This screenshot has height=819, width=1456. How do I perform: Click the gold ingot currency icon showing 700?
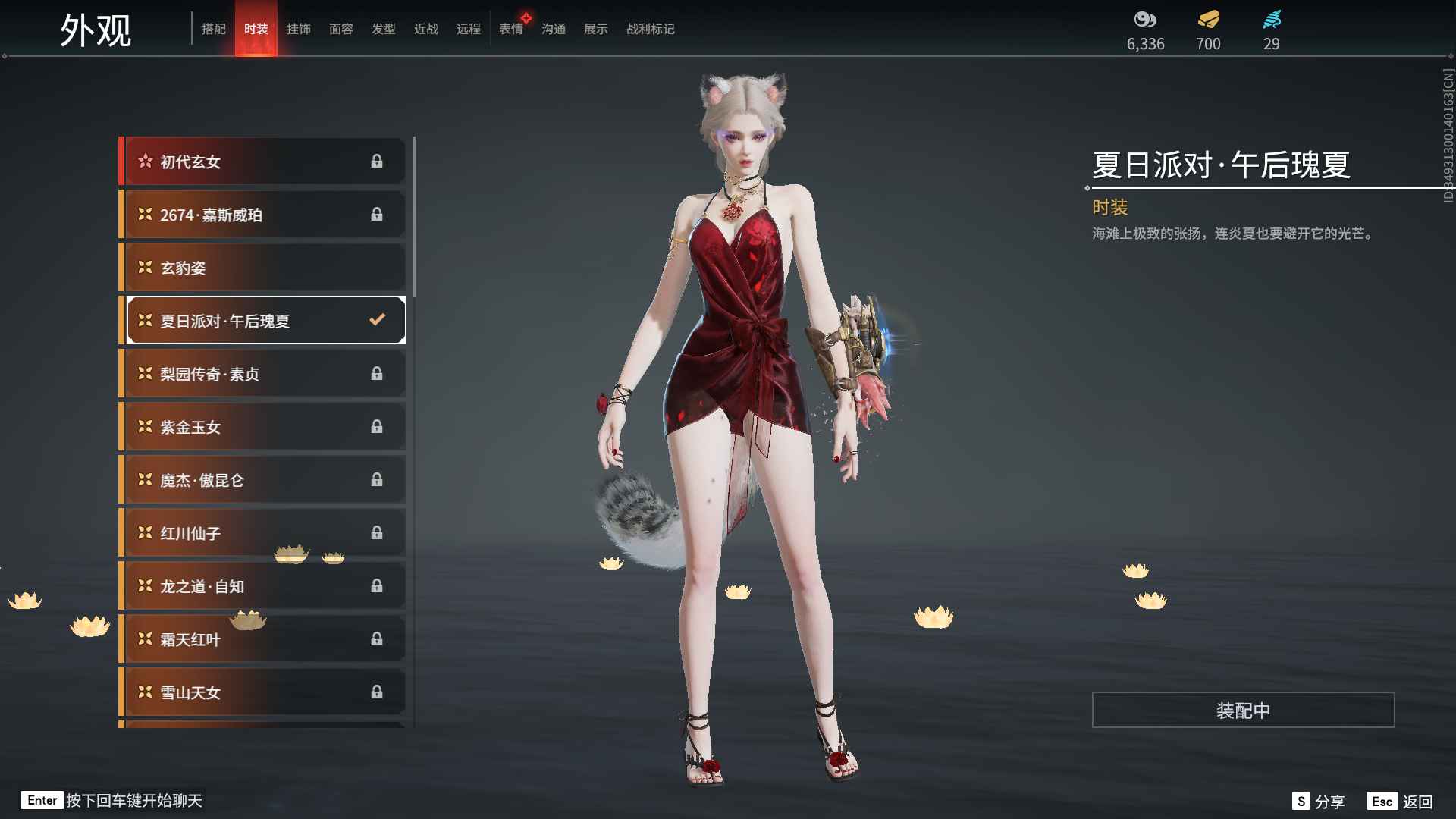tap(1207, 21)
